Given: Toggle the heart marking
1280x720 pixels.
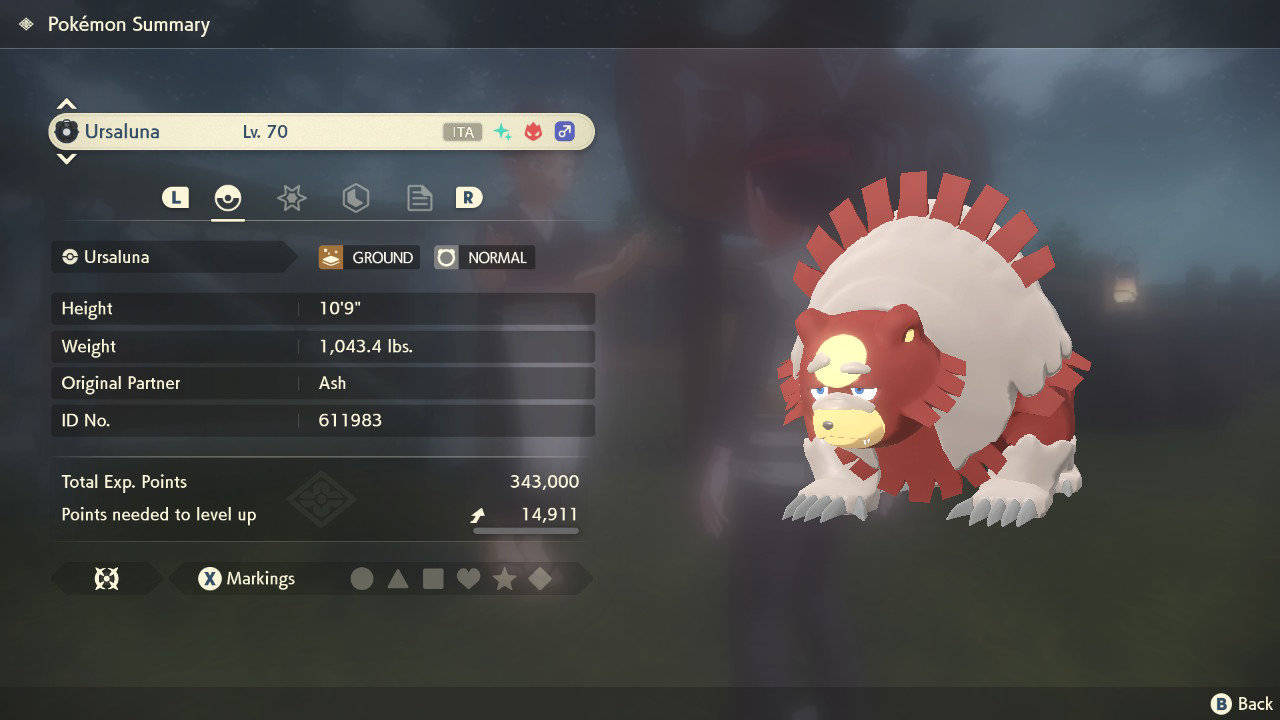Looking at the screenshot, I should 468,579.
